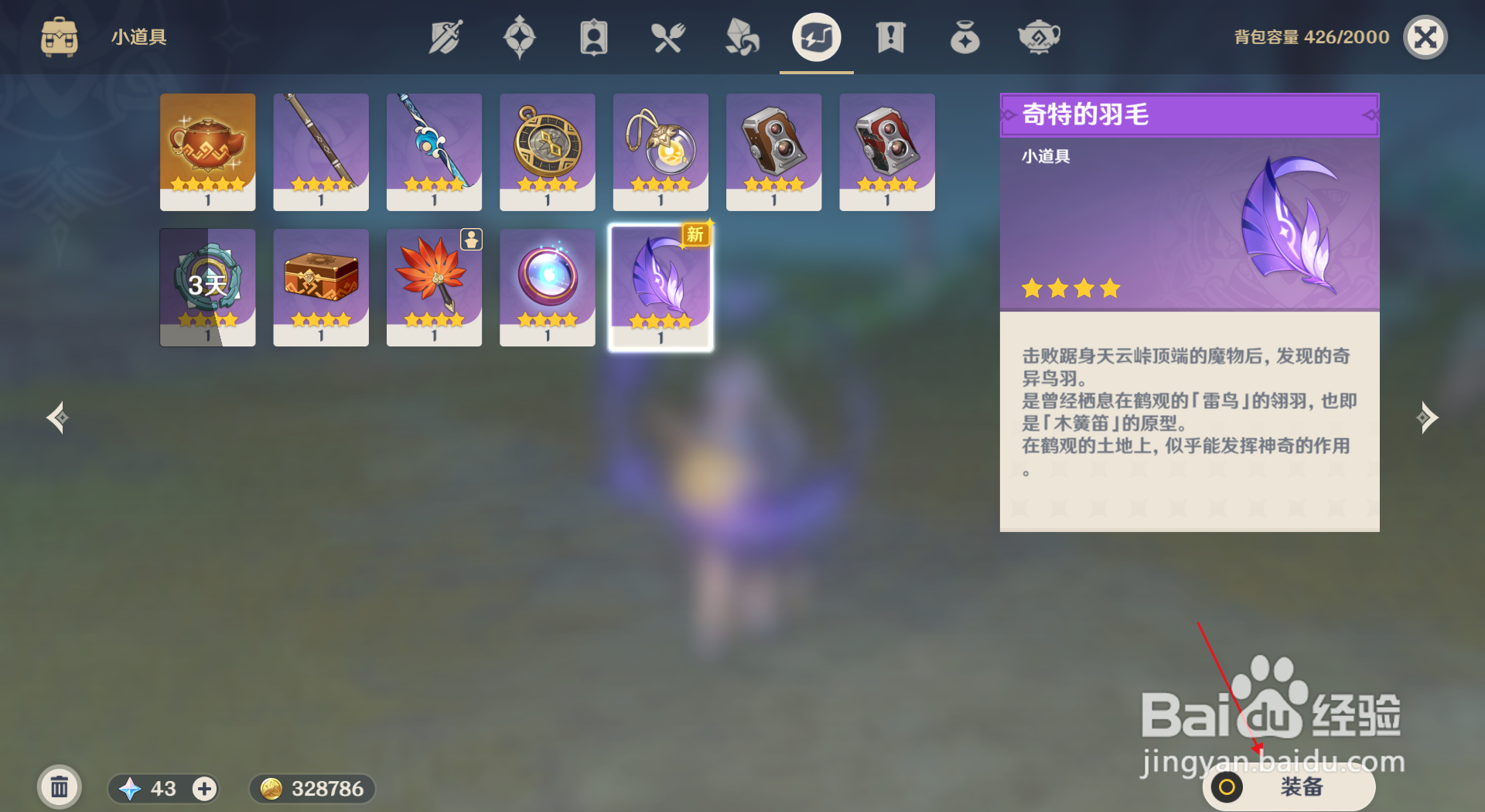Screen dimensions: 1485x812
Task: Select the currently active gadgets tab
Action: click(816, 36)
